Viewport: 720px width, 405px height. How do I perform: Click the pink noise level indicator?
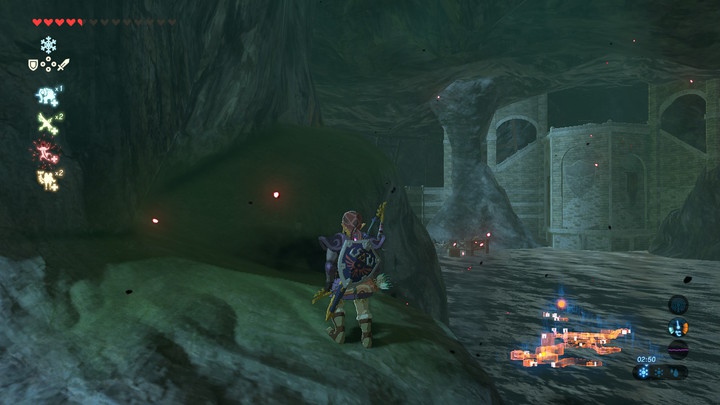pos(678,349)
